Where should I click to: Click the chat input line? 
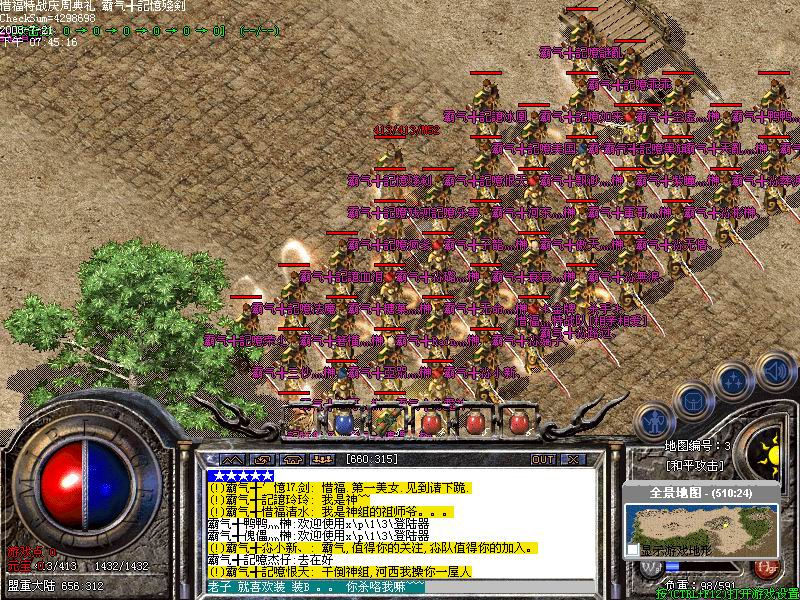click(400, 587)
